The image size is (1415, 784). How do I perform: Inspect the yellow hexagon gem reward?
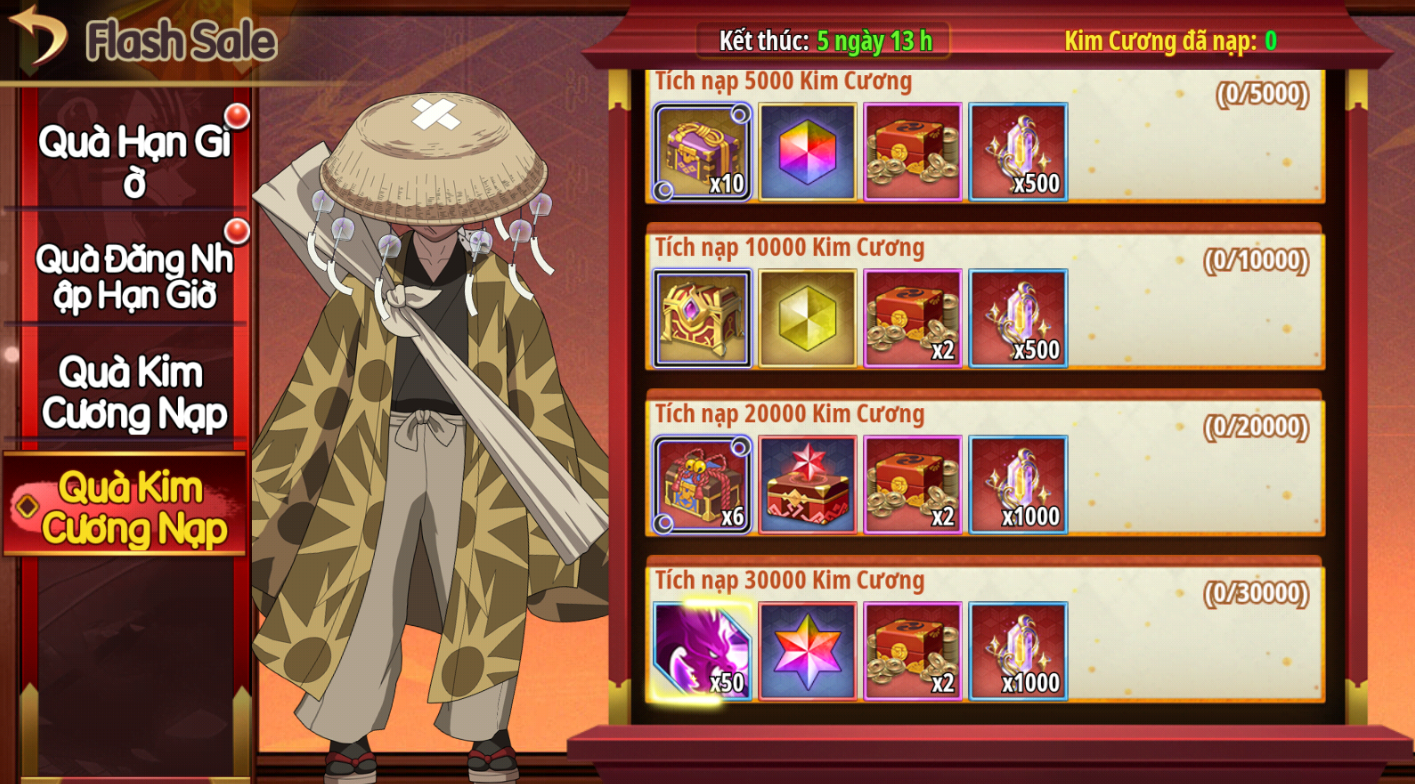(807, 318)
